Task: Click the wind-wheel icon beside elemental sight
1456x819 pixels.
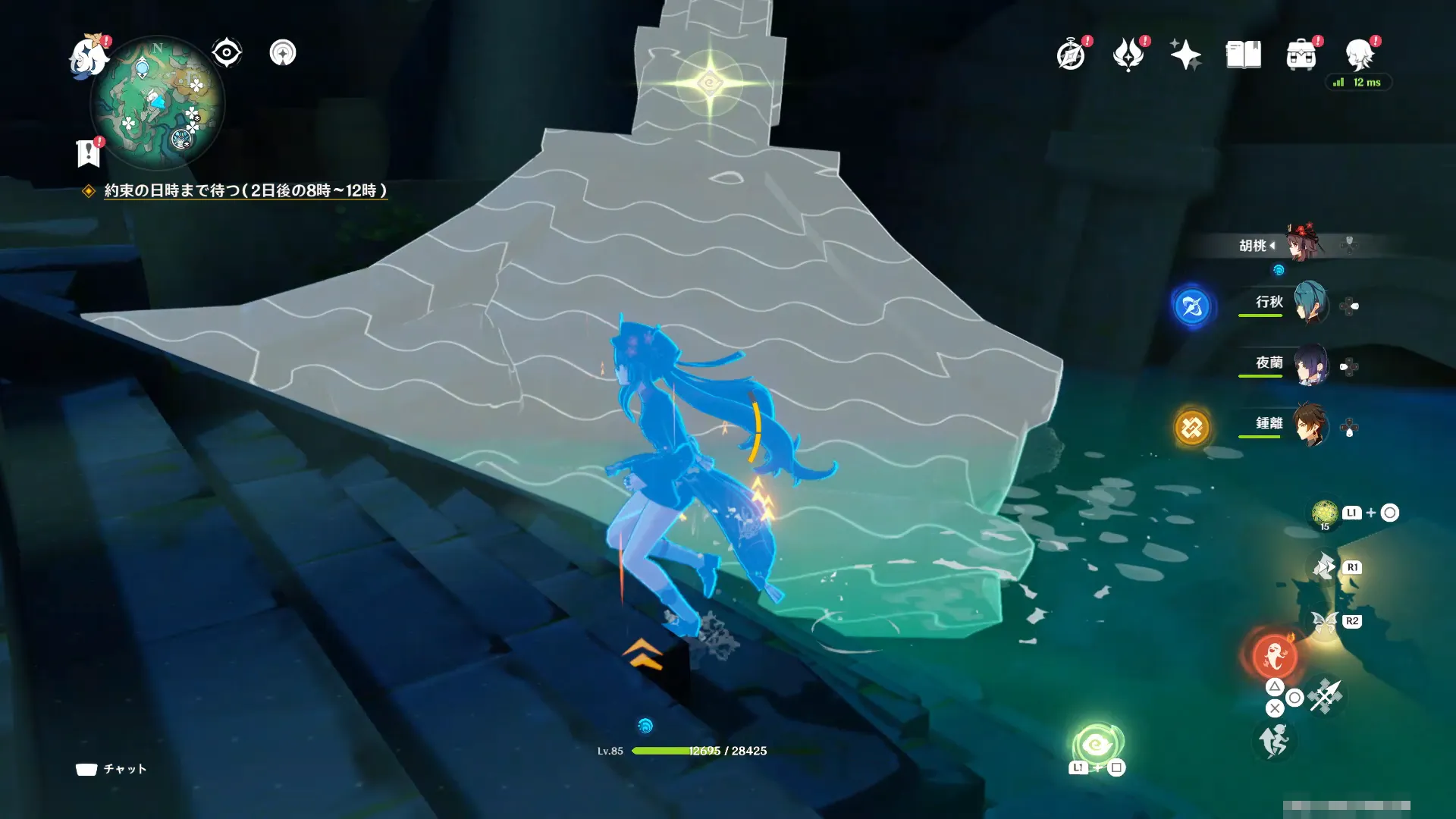Action: coord(283,53)
